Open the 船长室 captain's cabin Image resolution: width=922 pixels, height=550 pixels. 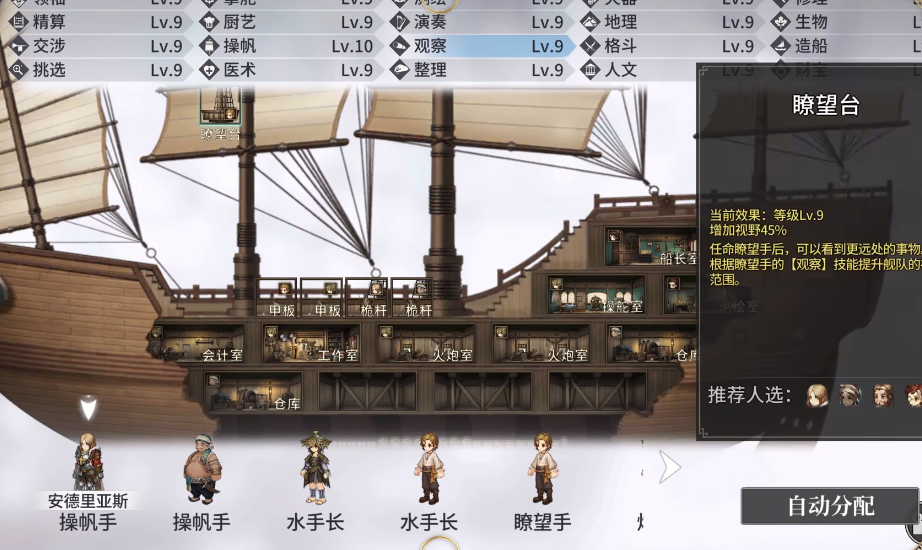[x=650, y=247]
